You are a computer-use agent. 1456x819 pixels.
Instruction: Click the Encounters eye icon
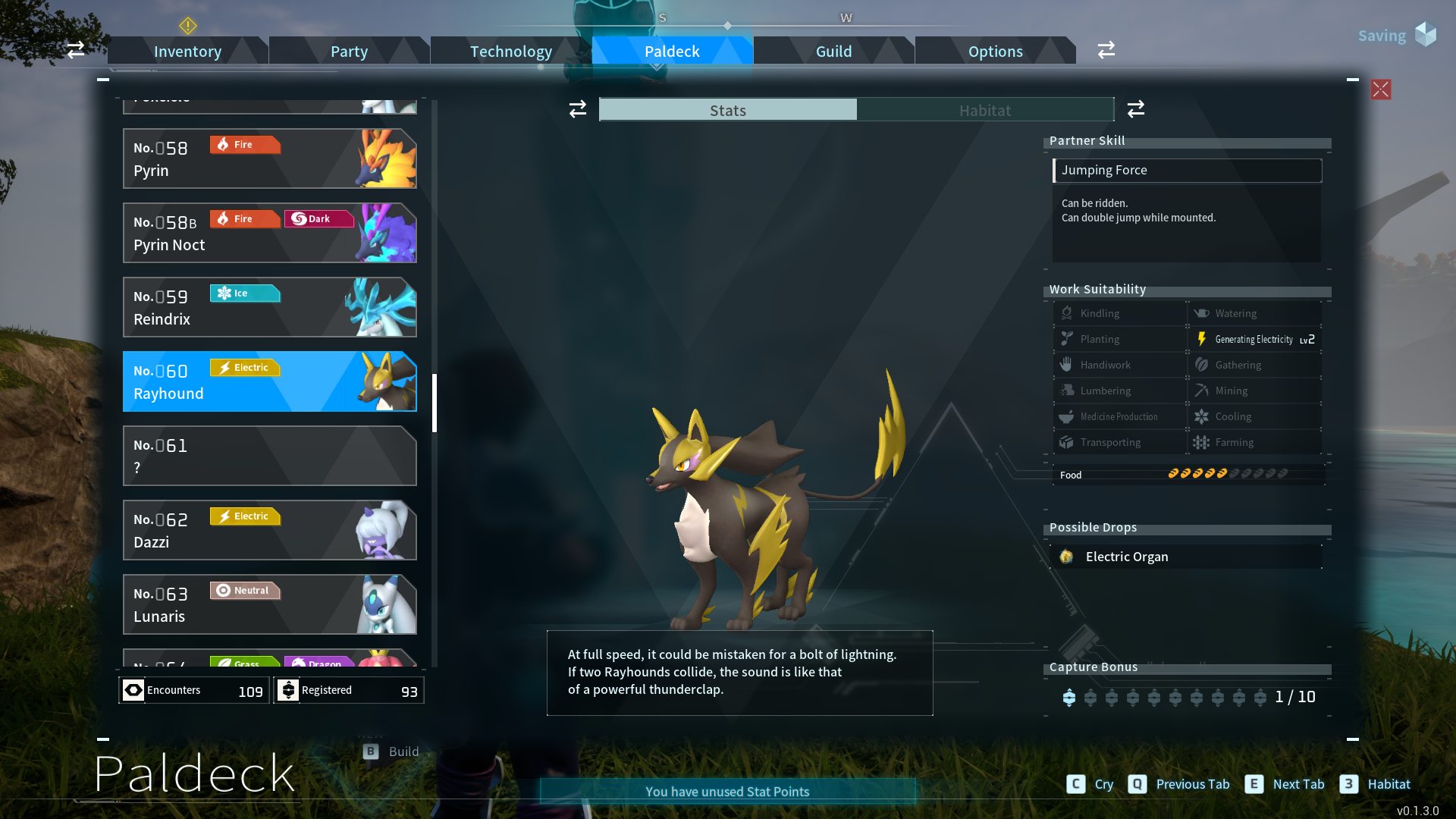(x=134, y=690)
